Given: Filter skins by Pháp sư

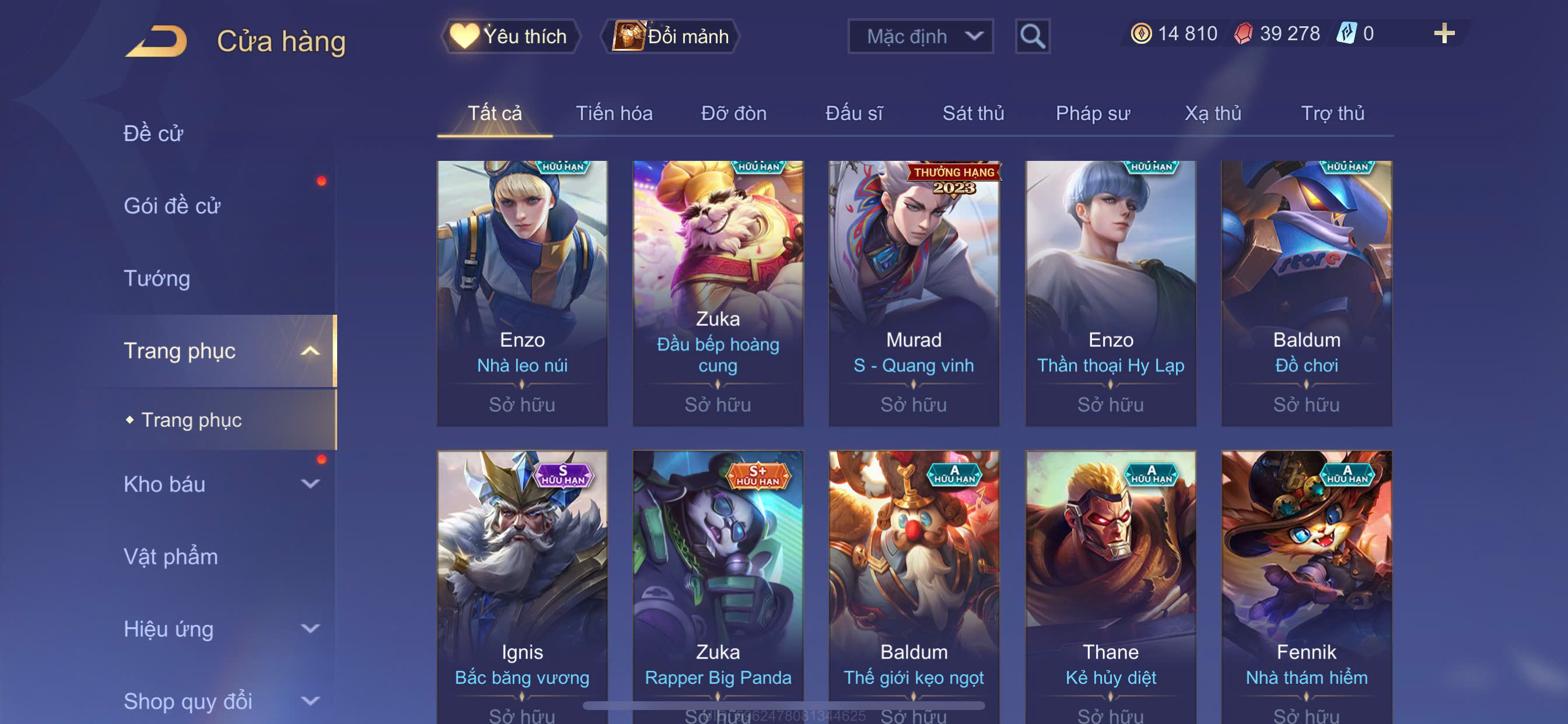Looking at the screenshot, I should tap(1093, 113).
